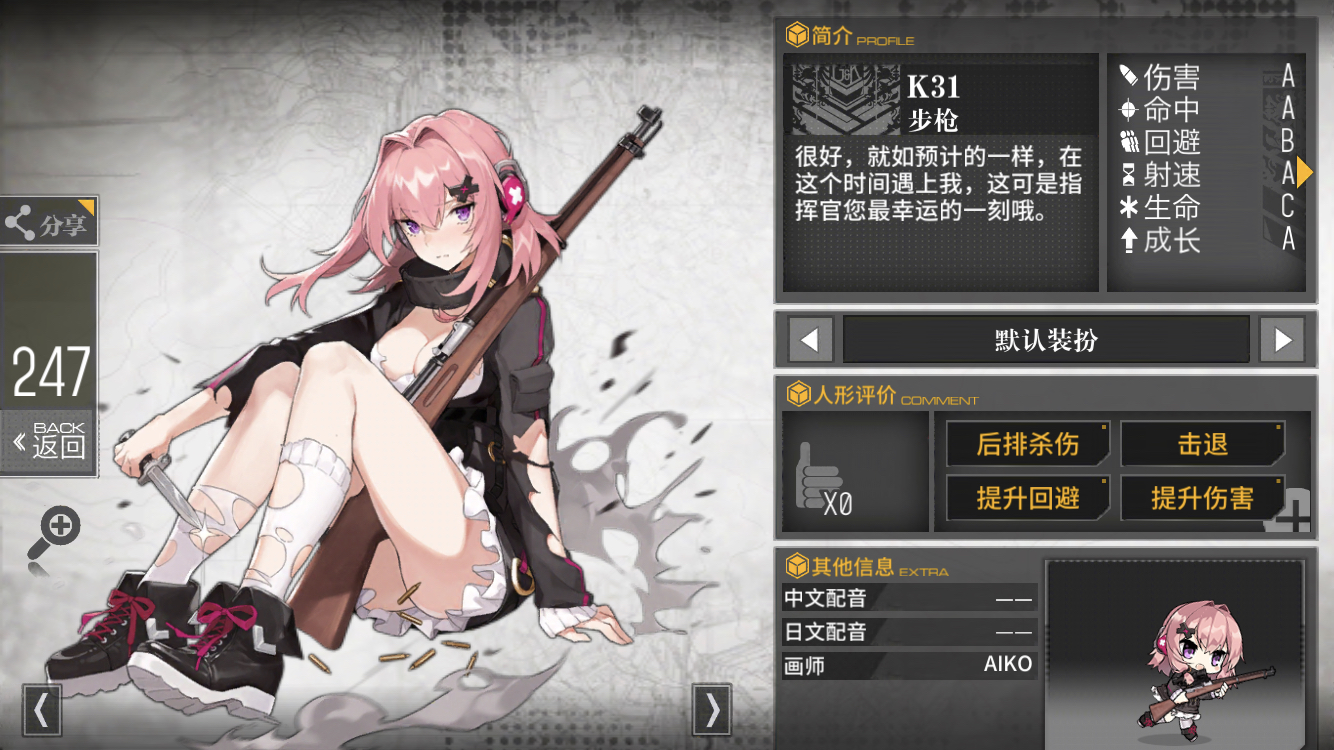Viewport: 1334px width, 750px height.
Task: Select the damage (伤害) stat icon
Action: coord(1128,75)
